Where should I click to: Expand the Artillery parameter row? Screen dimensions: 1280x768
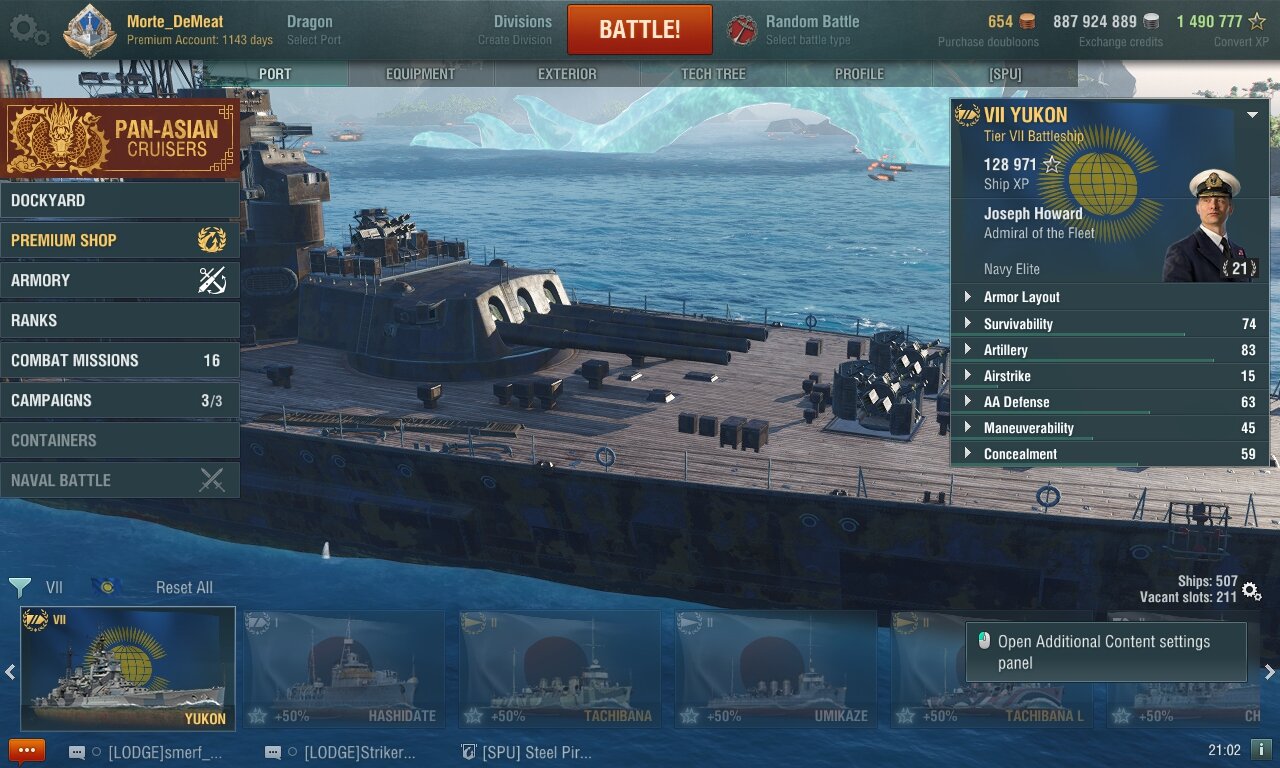pyautogui.click(x=1108, y=350)
